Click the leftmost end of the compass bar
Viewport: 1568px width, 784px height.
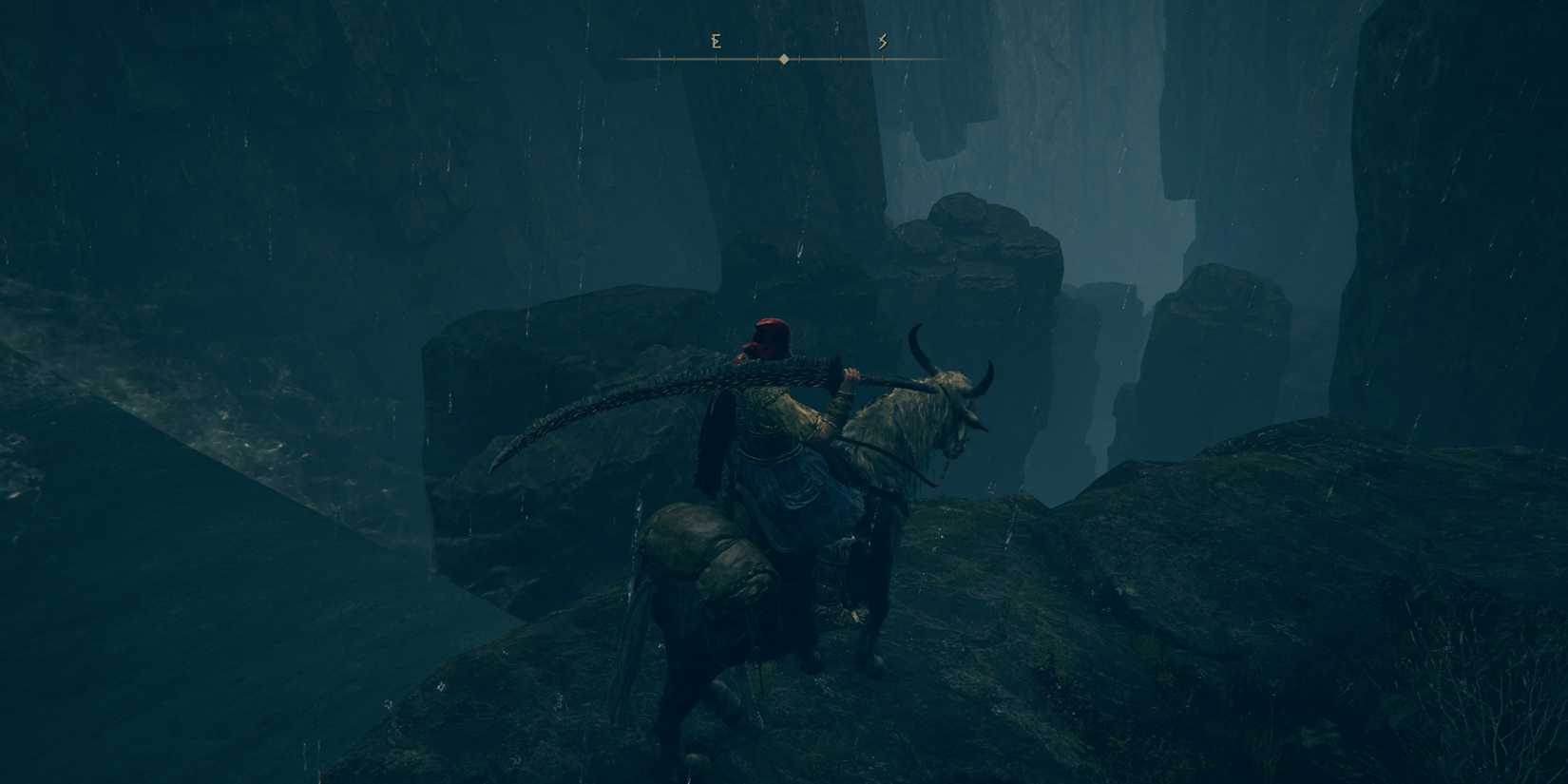(x=624, y=59)
